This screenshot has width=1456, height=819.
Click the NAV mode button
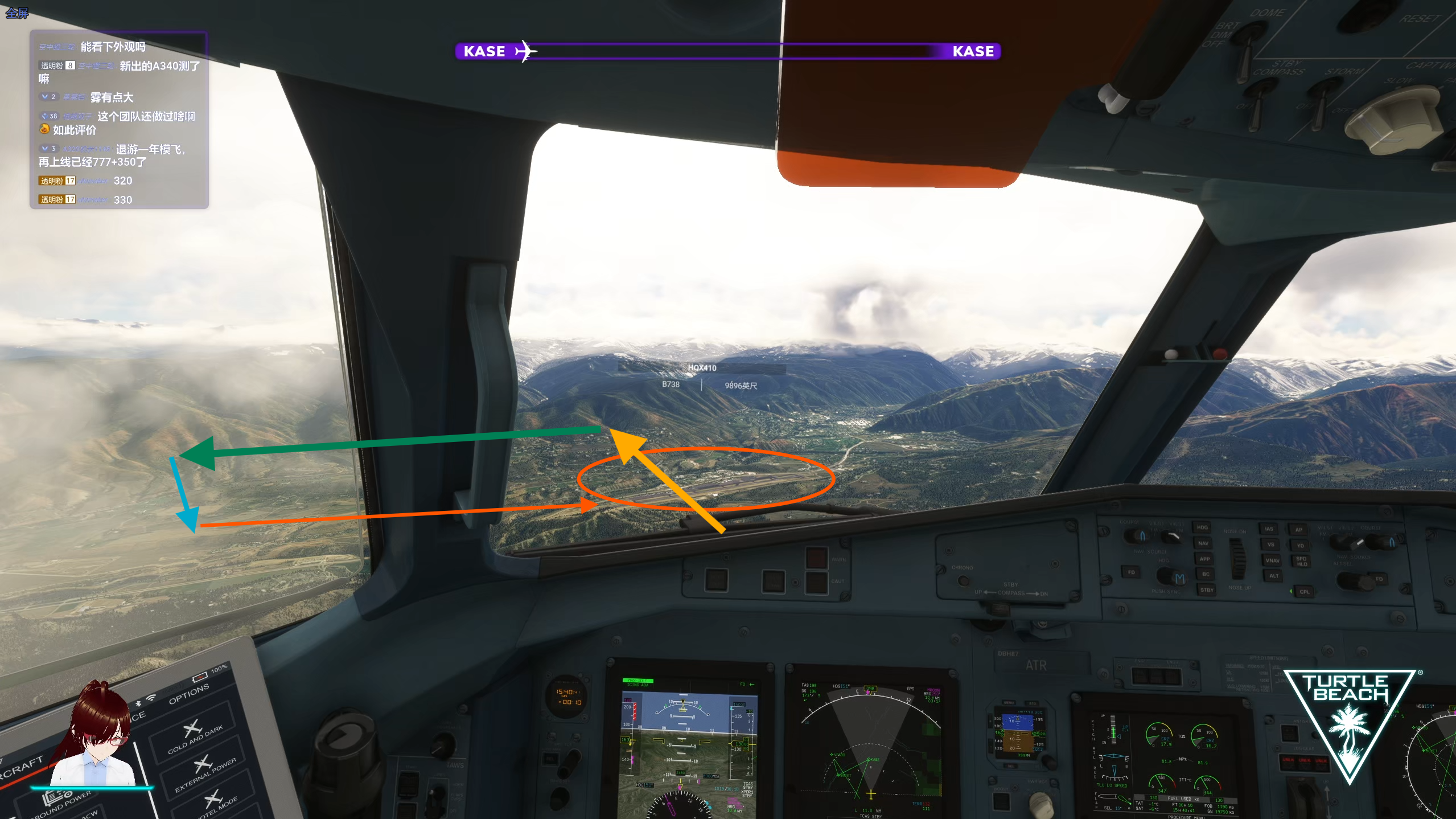coord(1203,543)
